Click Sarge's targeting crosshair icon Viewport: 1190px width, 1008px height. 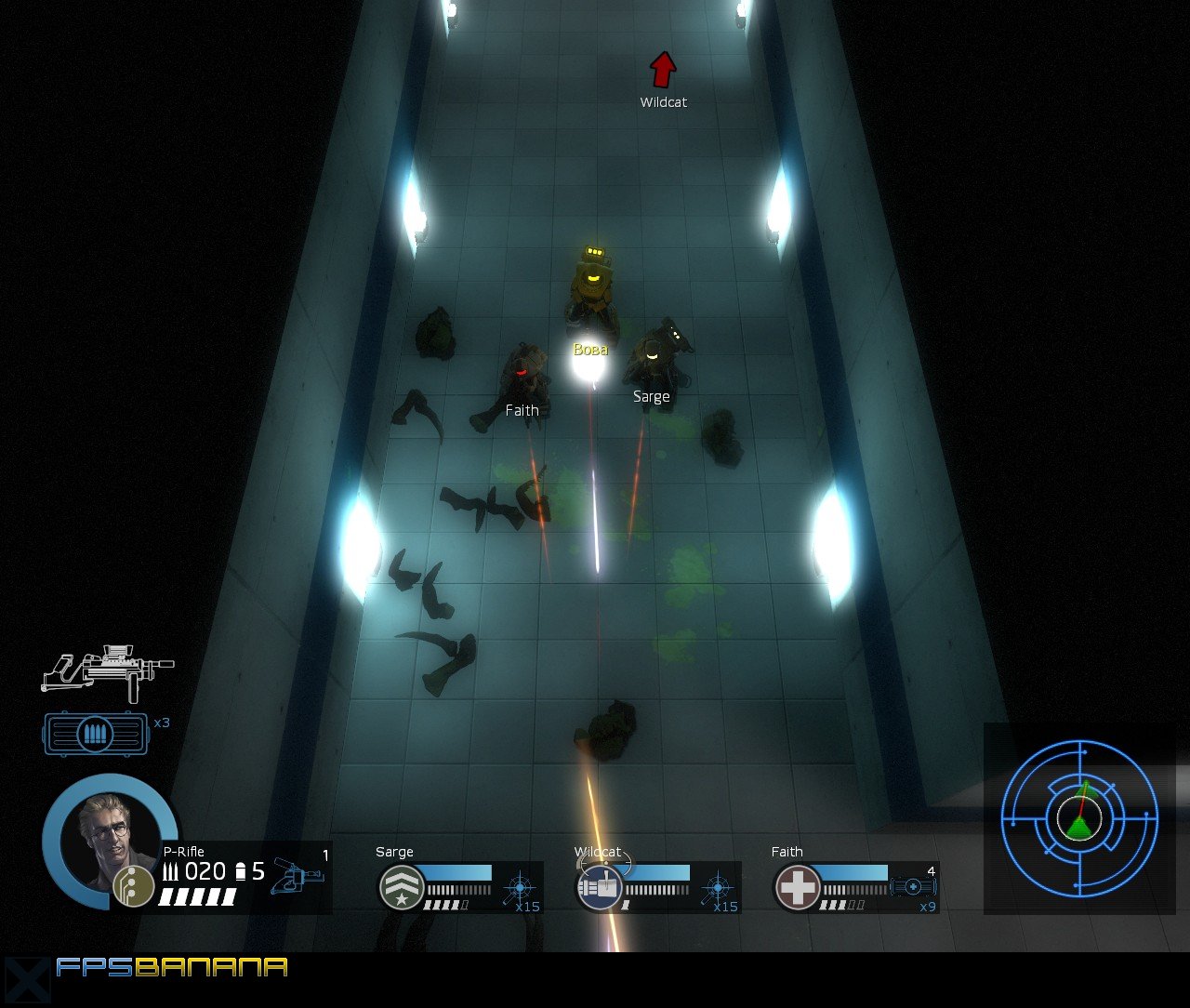point(519,888)
